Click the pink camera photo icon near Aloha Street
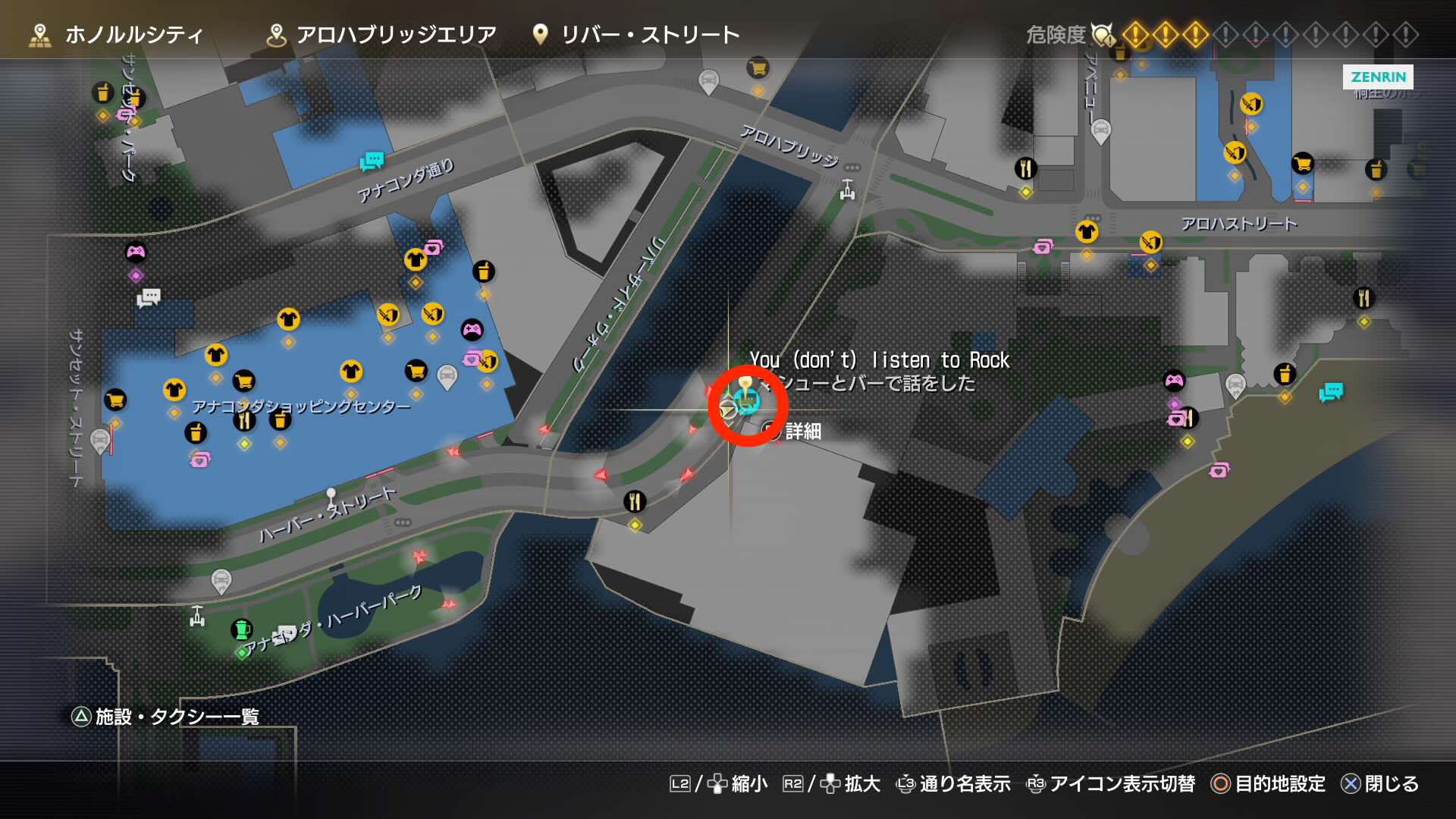Viewport: 1456px width, 819px height. [1042, 247]
